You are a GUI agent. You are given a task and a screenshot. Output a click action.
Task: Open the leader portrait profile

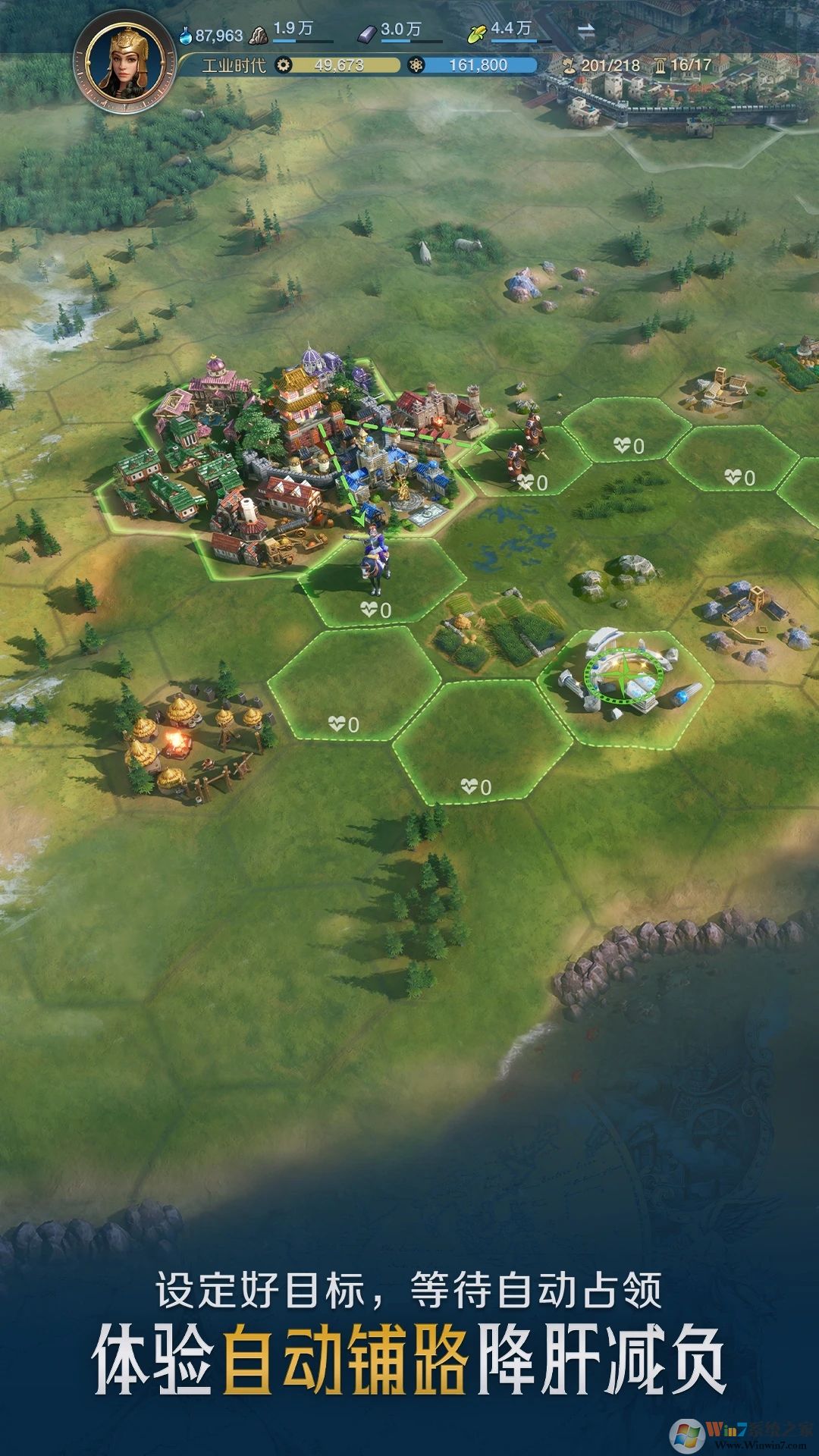(125, 63)
